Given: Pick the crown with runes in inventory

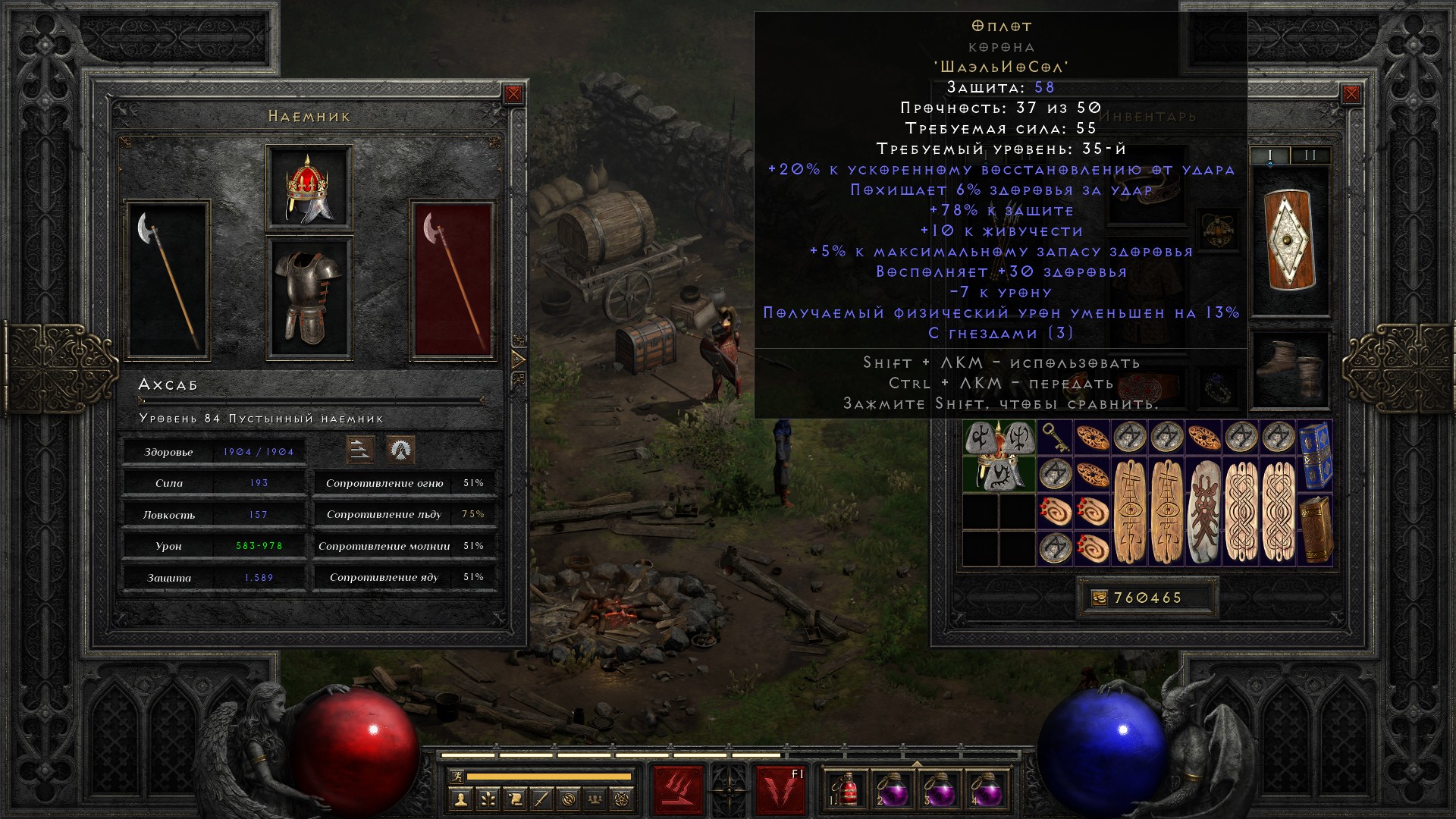Looking at the screenshot, I should (999, 455).
